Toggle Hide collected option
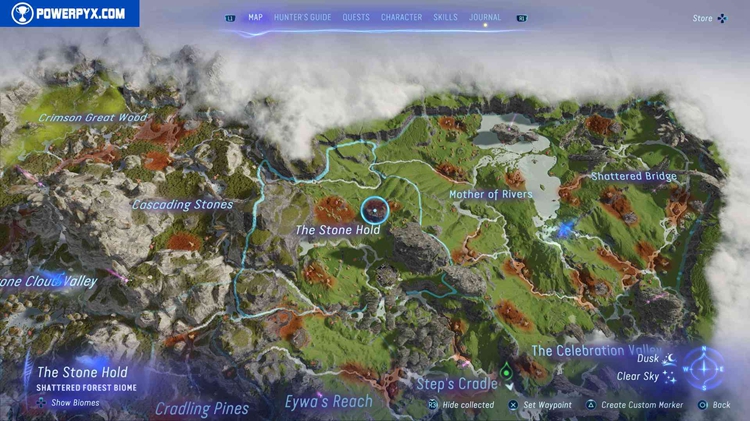Image resolution: width=750 pixels, height=421 pixels. click(461, 405)
